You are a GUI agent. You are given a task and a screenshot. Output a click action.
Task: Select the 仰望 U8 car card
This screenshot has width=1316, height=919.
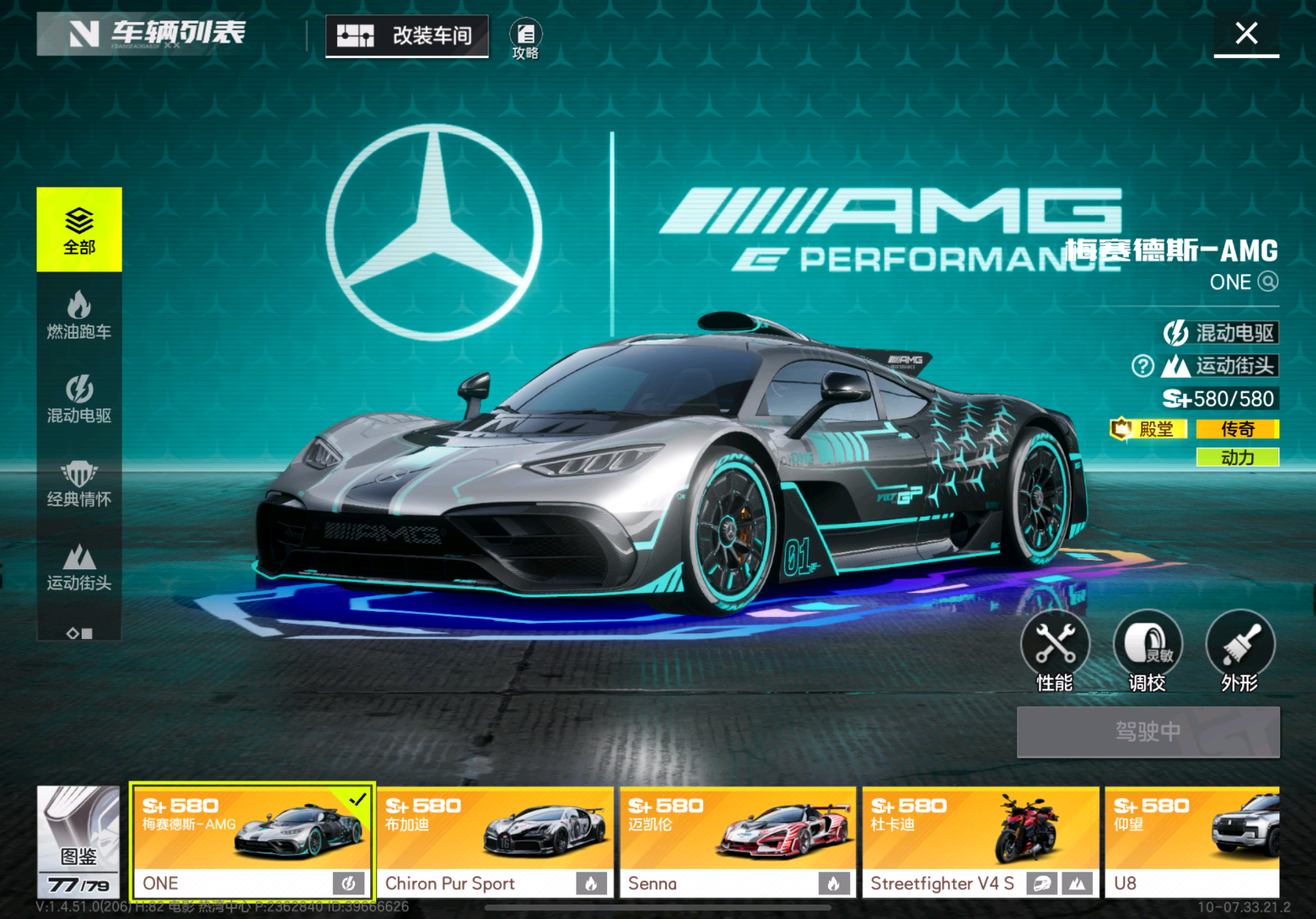coord(1192,841)
